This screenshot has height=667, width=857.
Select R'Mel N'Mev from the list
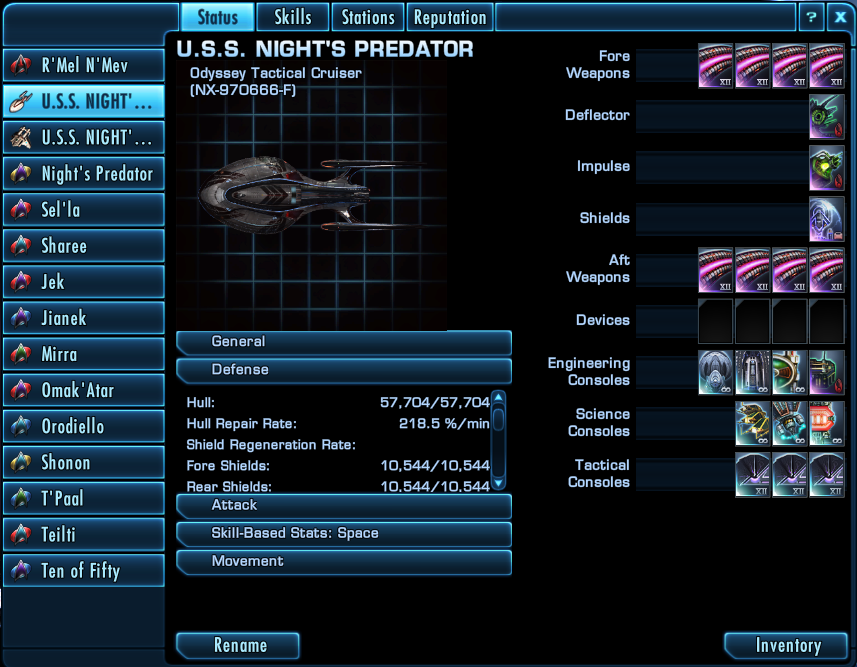(84, 65)
